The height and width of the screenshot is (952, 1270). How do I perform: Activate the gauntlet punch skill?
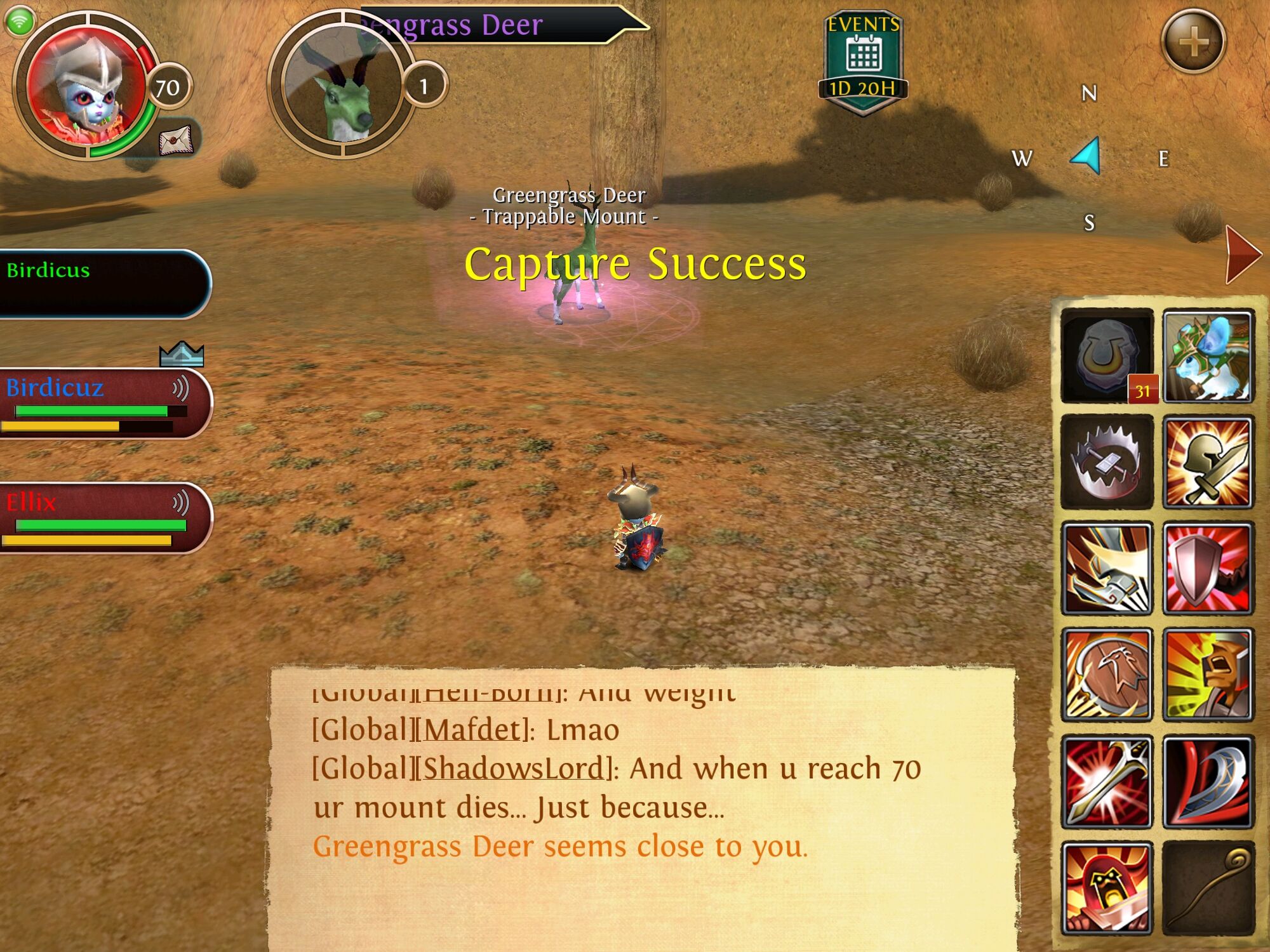(1107, 569)
